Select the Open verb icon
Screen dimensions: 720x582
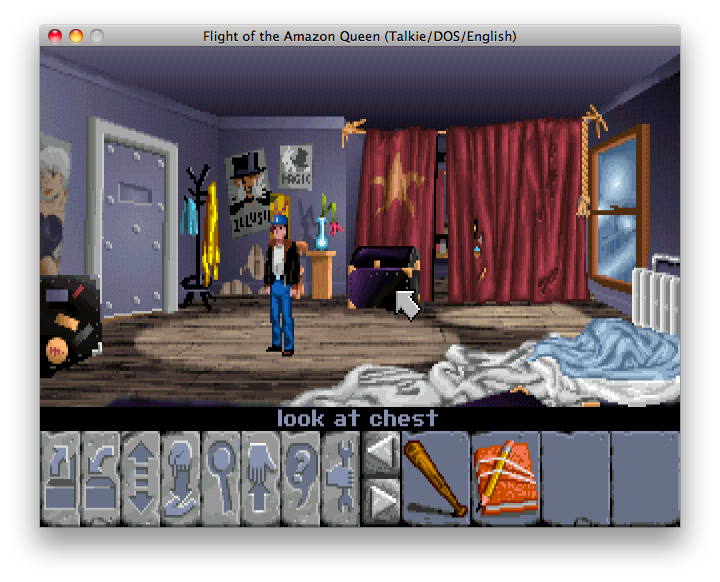pos(60,478)
